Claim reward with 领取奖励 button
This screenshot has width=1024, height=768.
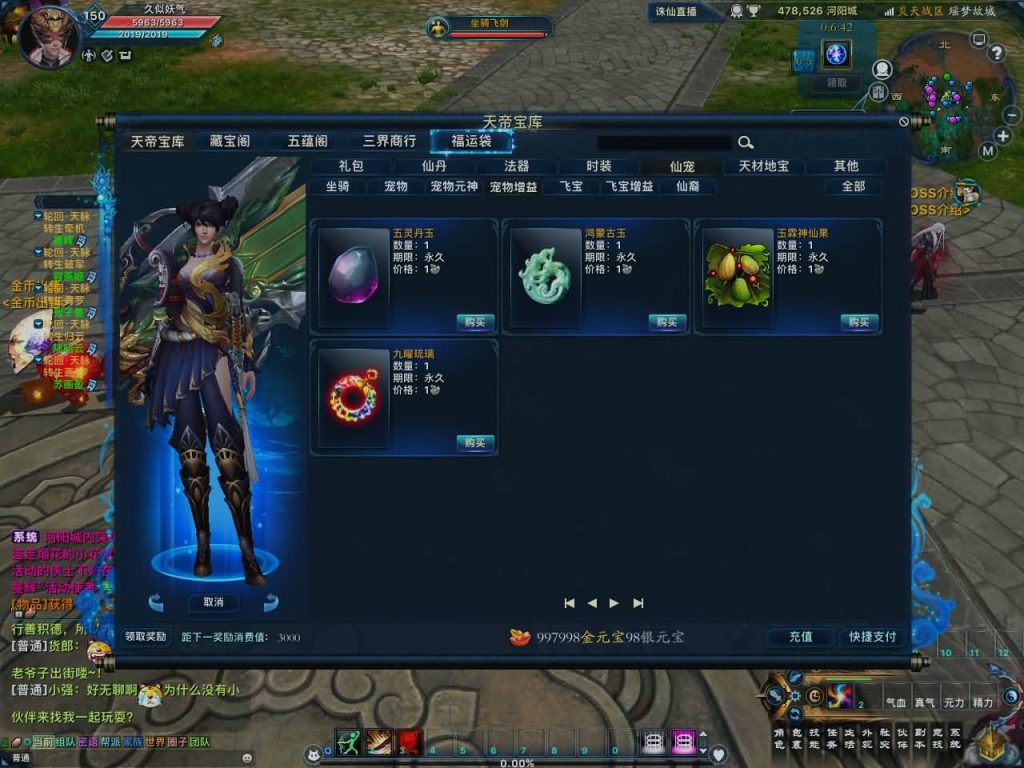[x=146, y=637]
